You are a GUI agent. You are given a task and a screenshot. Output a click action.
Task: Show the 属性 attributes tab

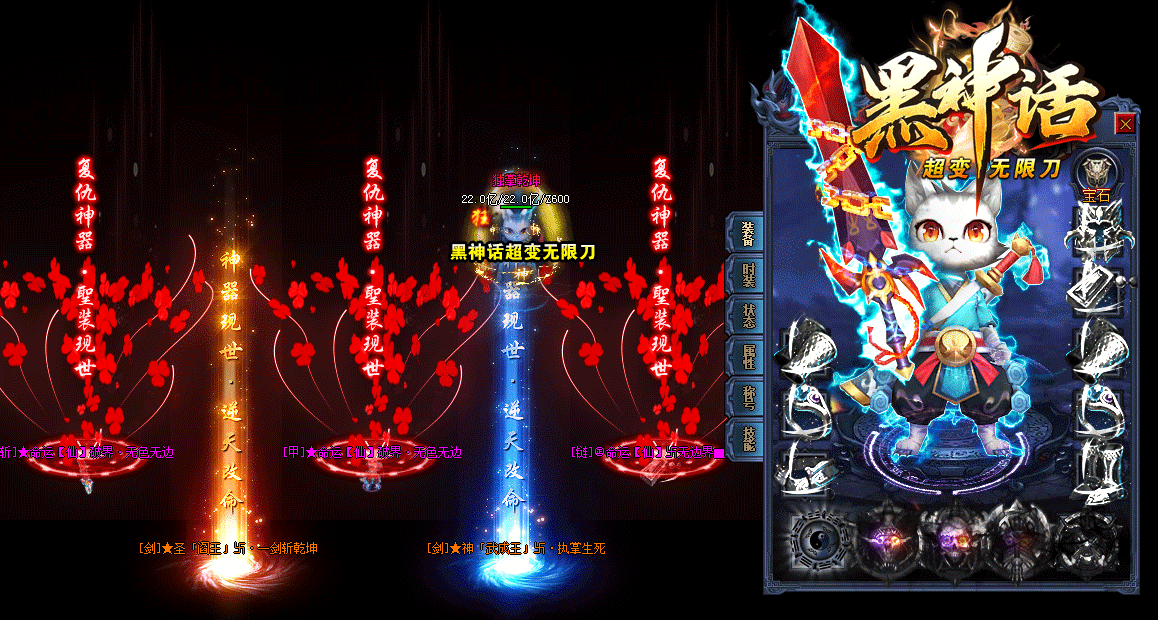click(x=748, y=354)
